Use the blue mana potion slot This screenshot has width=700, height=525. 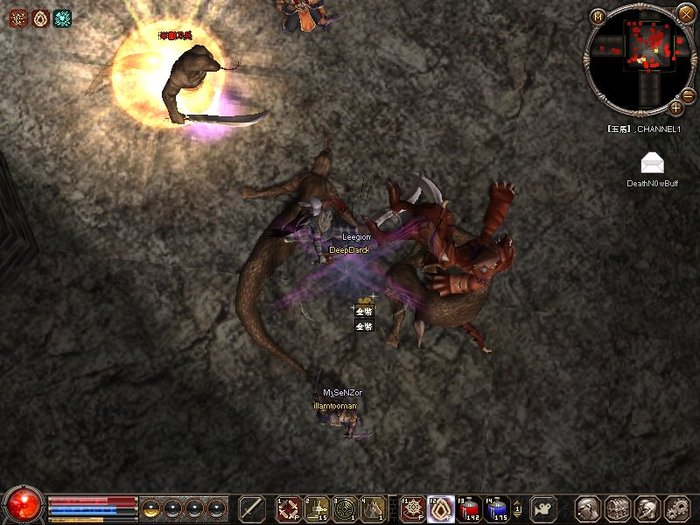pyautogui.click(x=497, y=508)
